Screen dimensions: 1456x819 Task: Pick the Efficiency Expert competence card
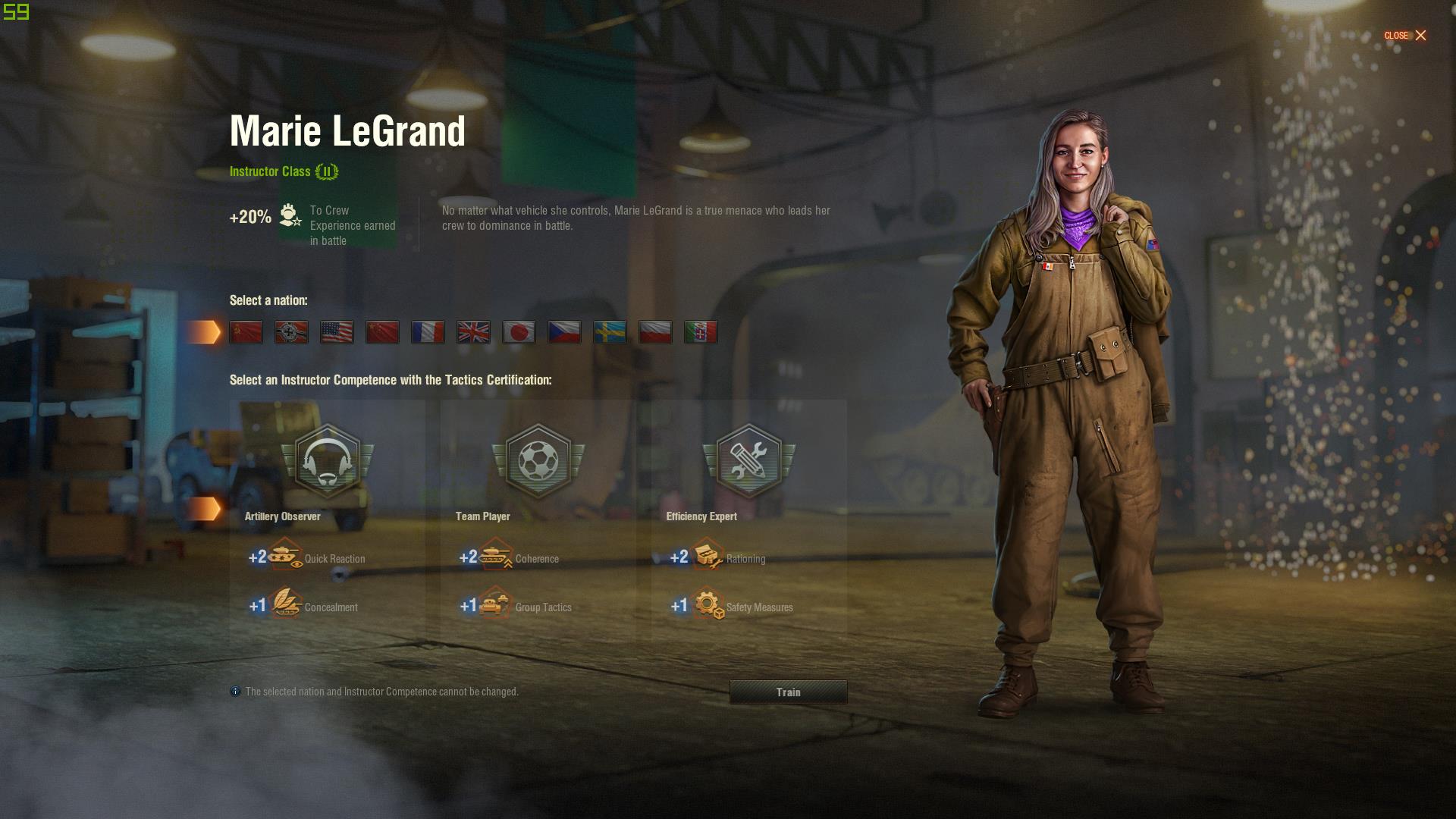point(748,519)
